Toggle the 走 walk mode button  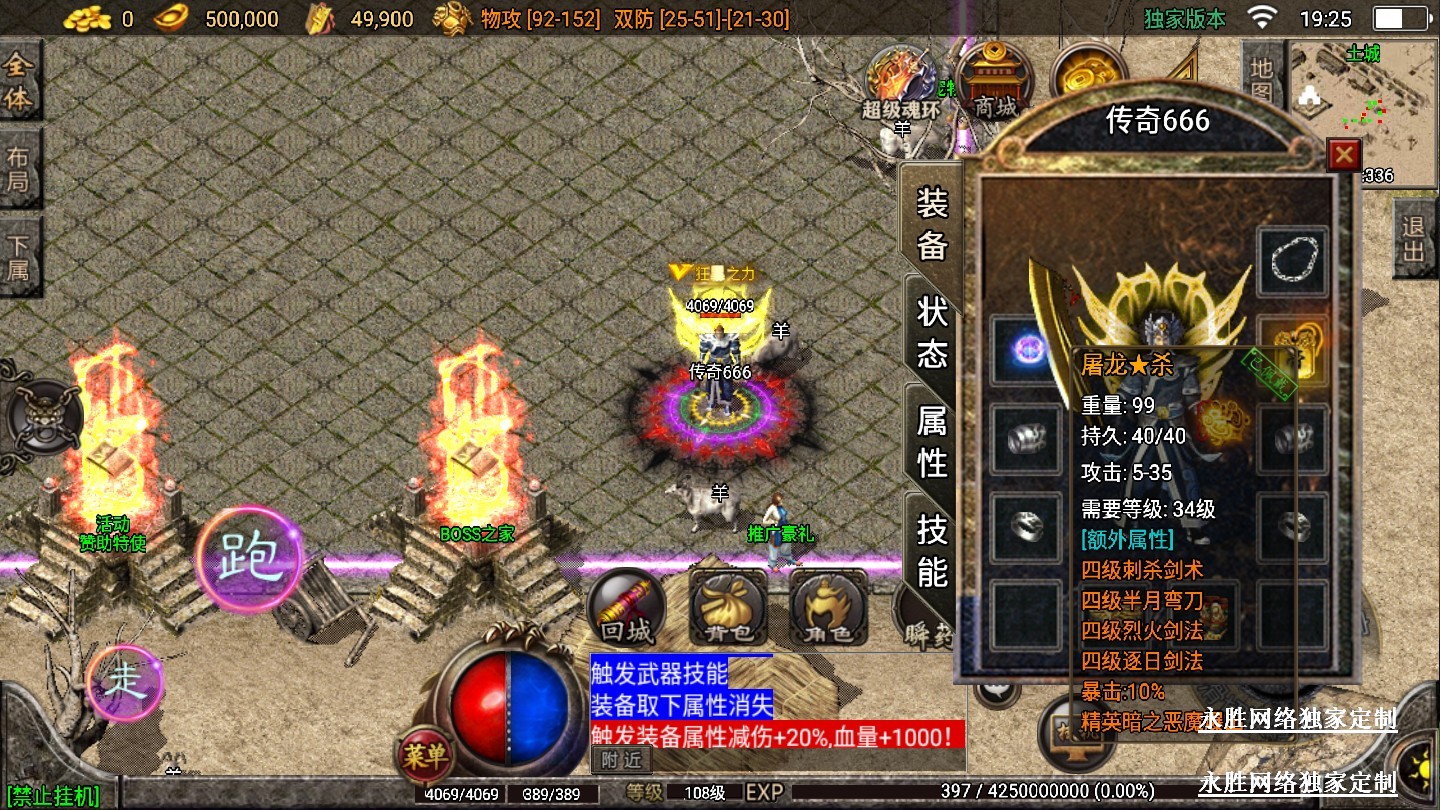(x=125, y=682)
